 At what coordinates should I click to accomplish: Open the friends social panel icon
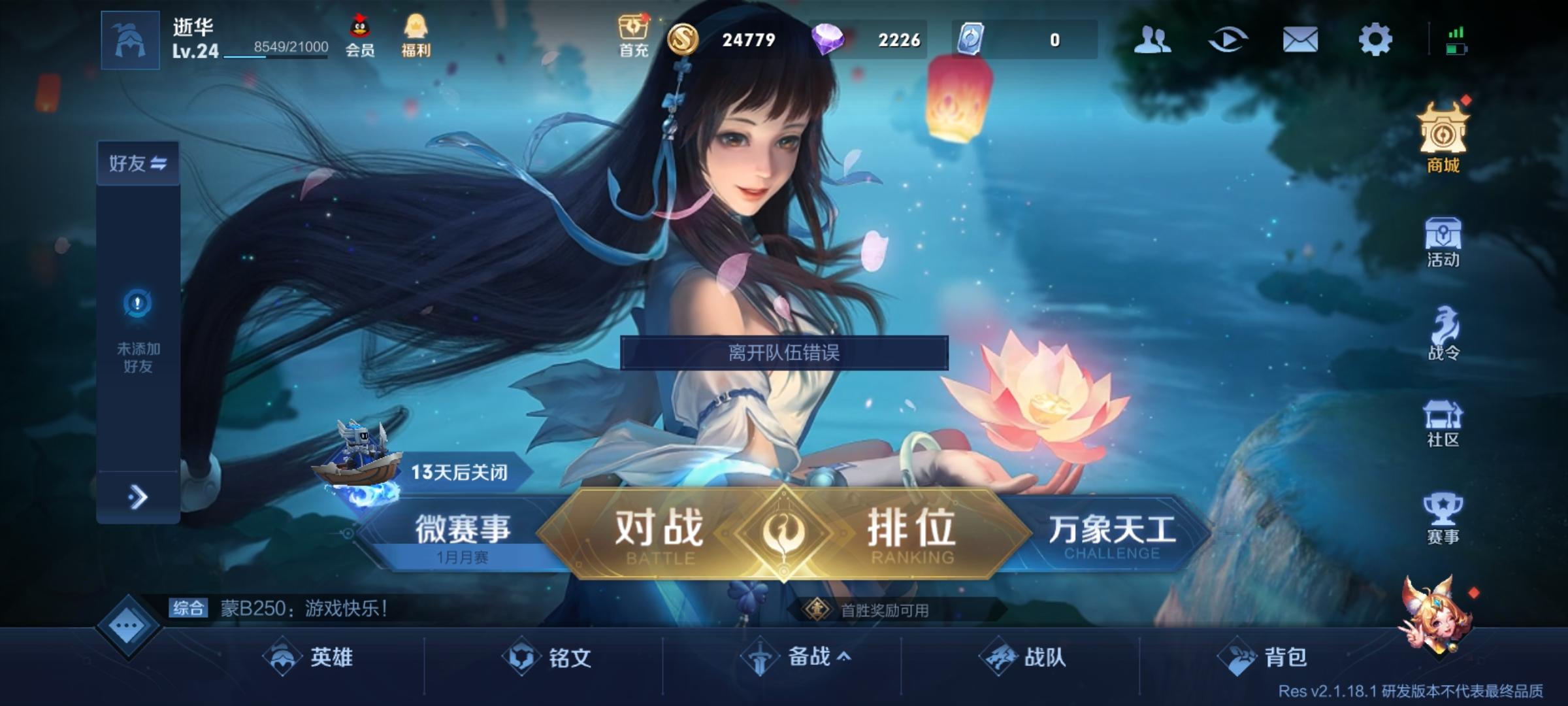coord(1154,41)
